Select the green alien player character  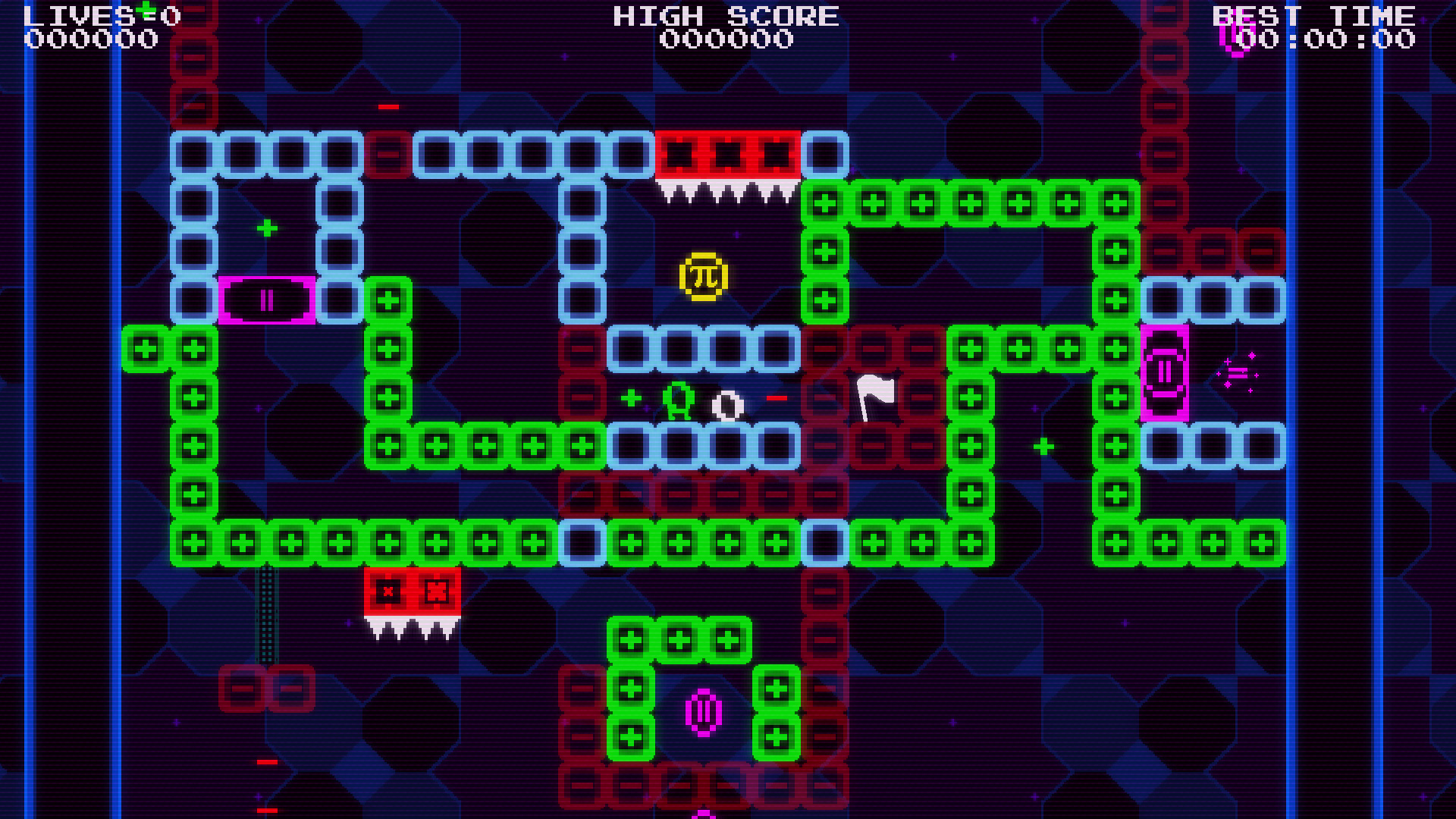coord(677,398)
